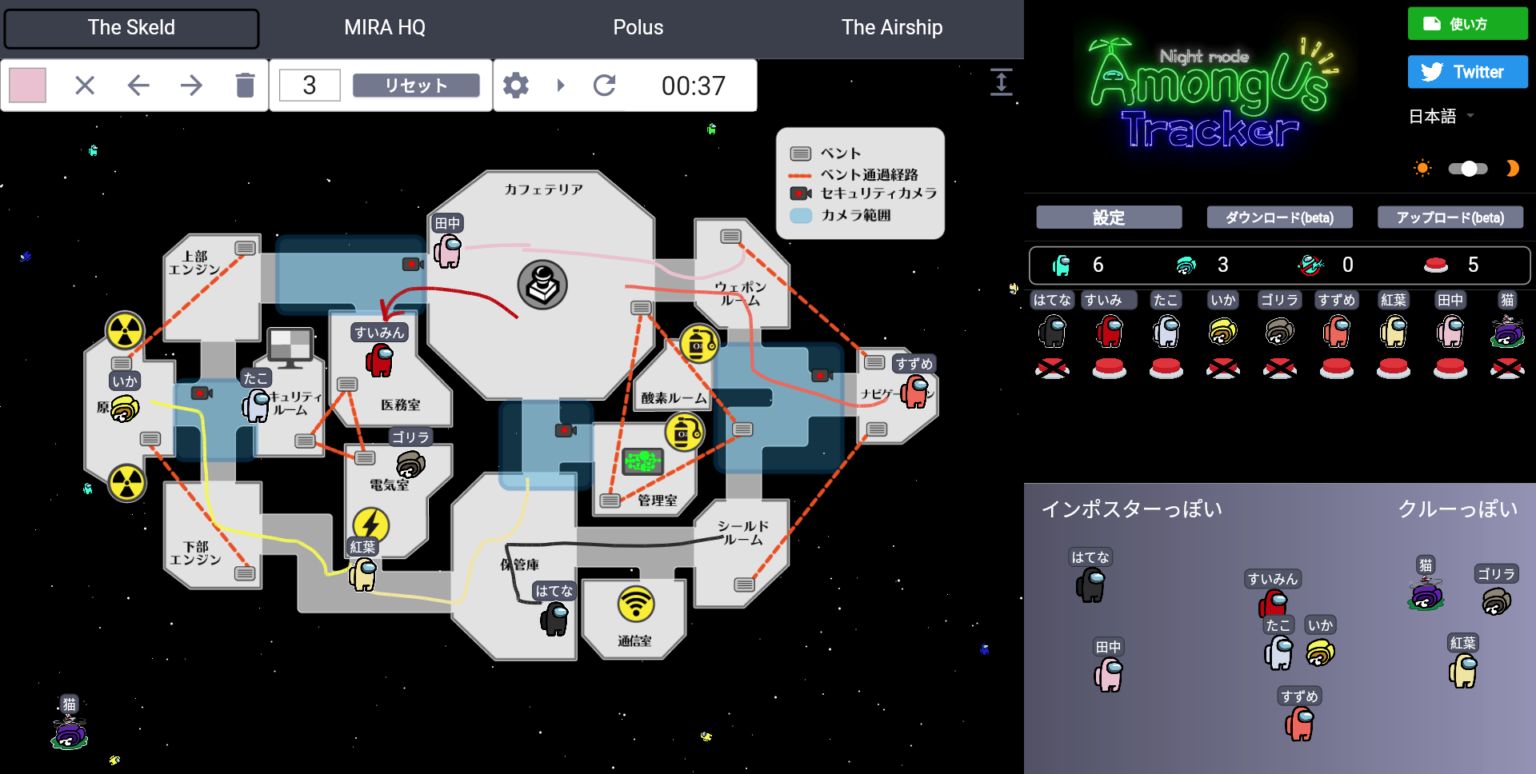Switch between light and dark theme
The width and height of the screenshot is (1536, 774).
point(1468,168)
